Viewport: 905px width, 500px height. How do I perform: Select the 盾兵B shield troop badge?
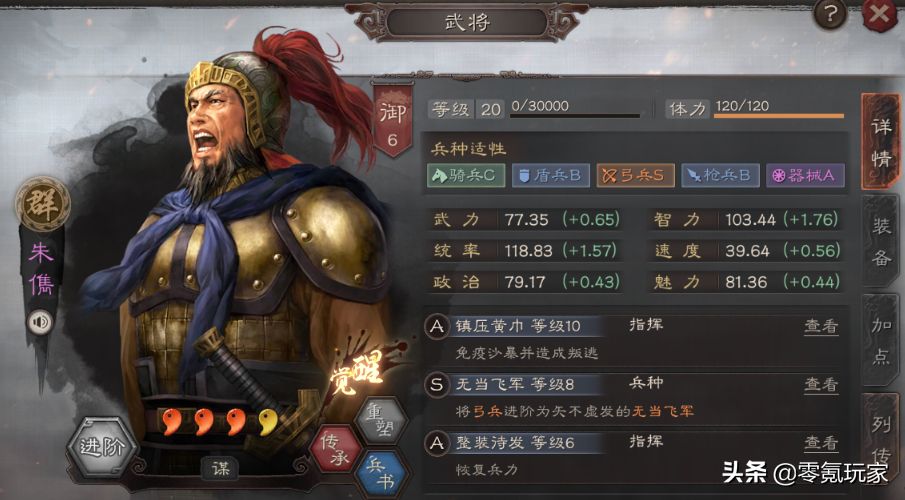coord(549,176)
